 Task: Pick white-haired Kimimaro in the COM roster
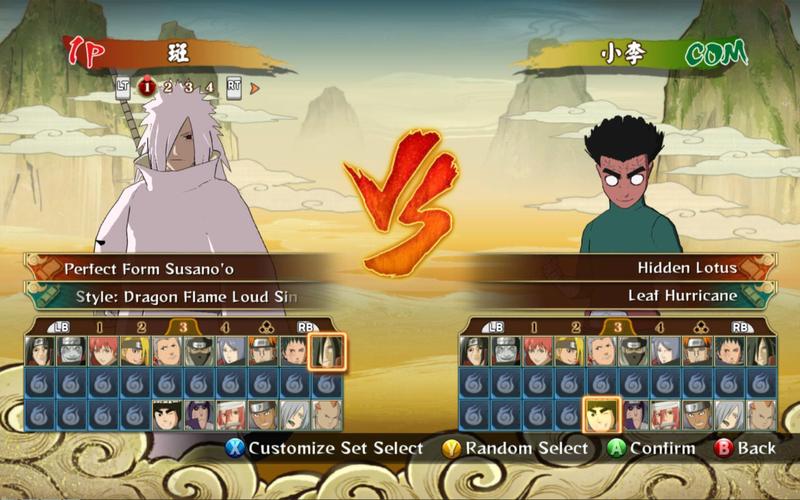click(x=730, y=414)
